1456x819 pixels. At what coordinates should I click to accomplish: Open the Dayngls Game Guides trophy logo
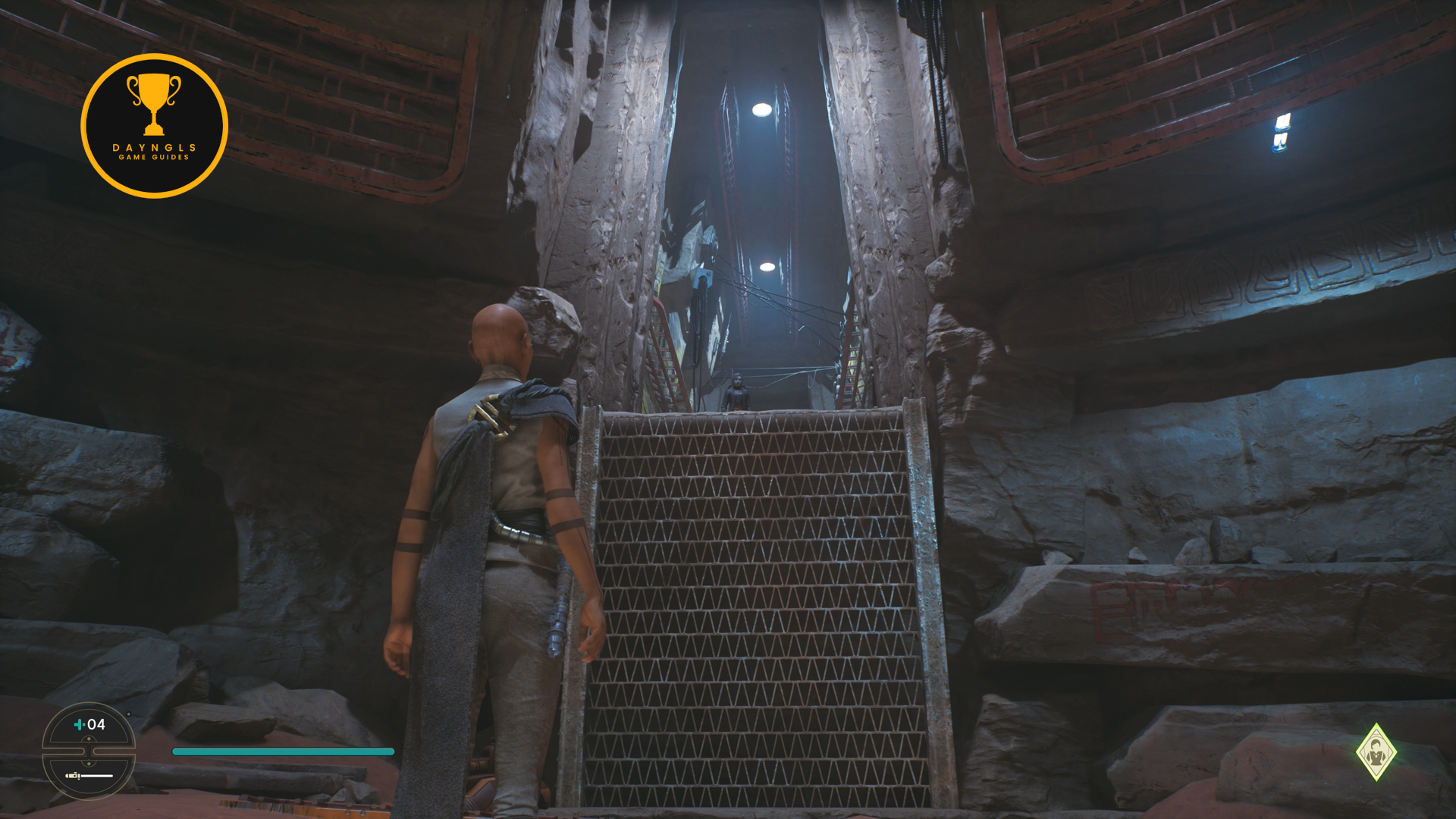[x=154, y=126]
